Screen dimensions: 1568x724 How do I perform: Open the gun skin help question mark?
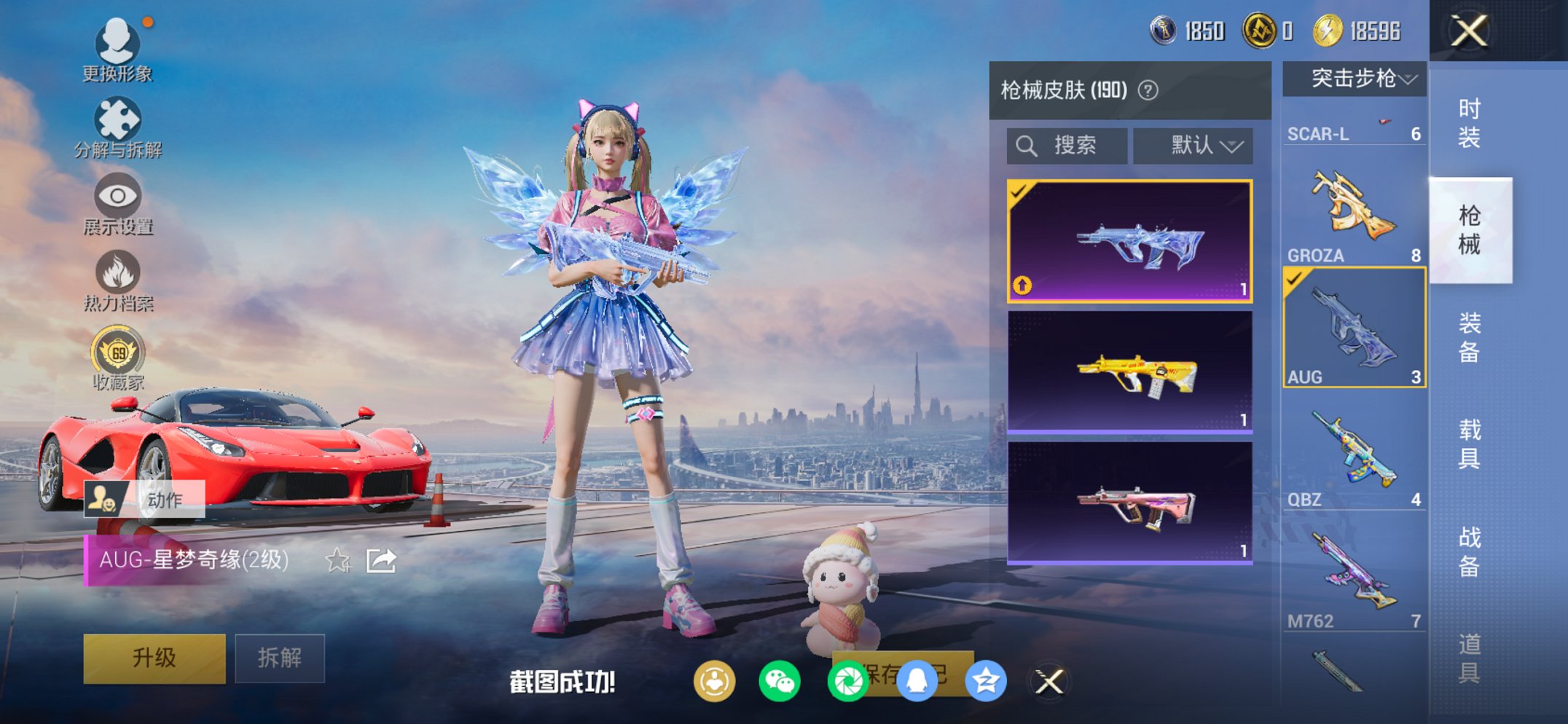click(x=1147, y=91)
